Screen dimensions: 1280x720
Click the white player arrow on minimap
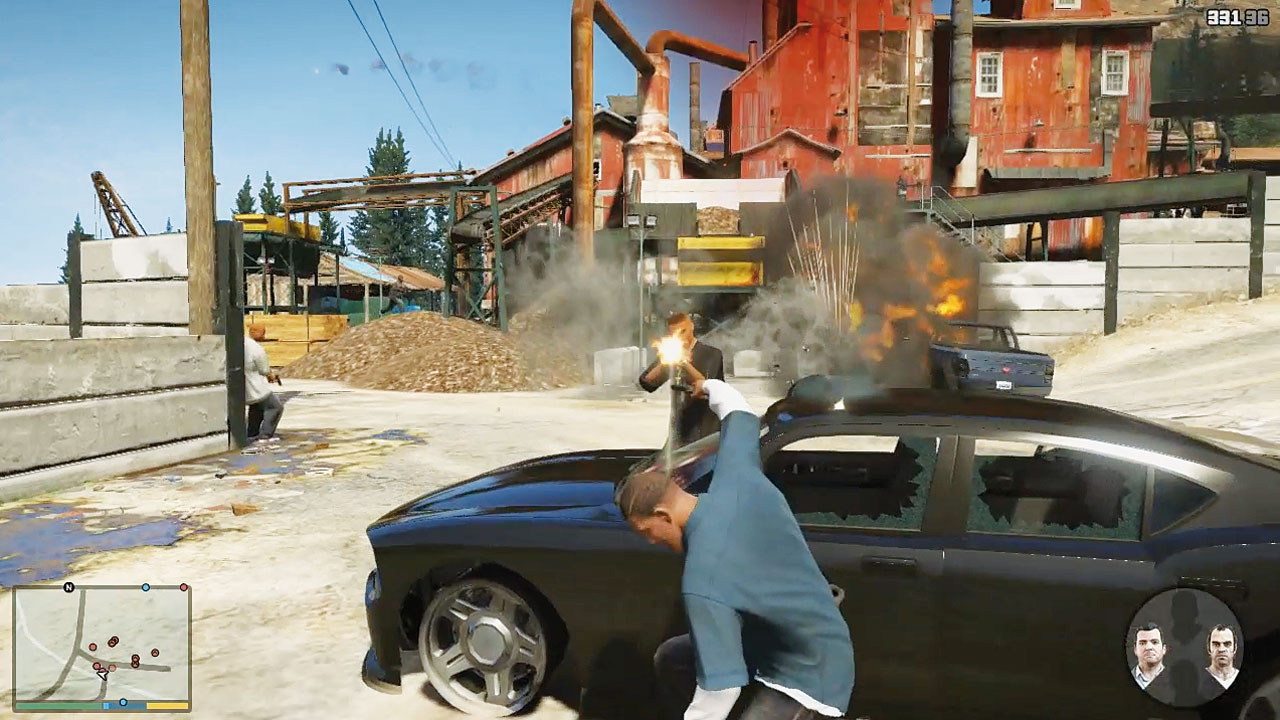[102, 674]
